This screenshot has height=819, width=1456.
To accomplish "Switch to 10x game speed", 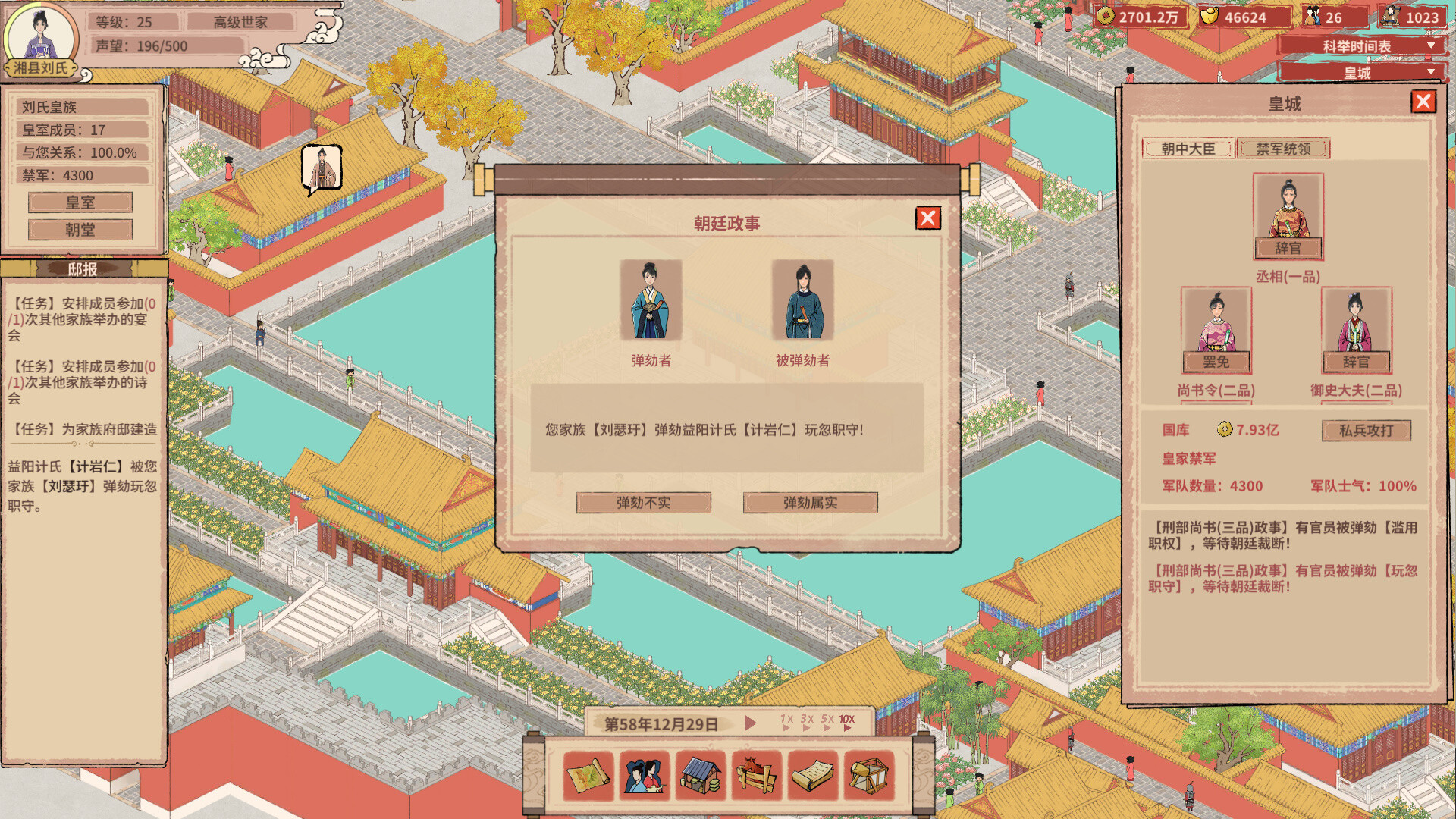I will [x=847, y=719].
